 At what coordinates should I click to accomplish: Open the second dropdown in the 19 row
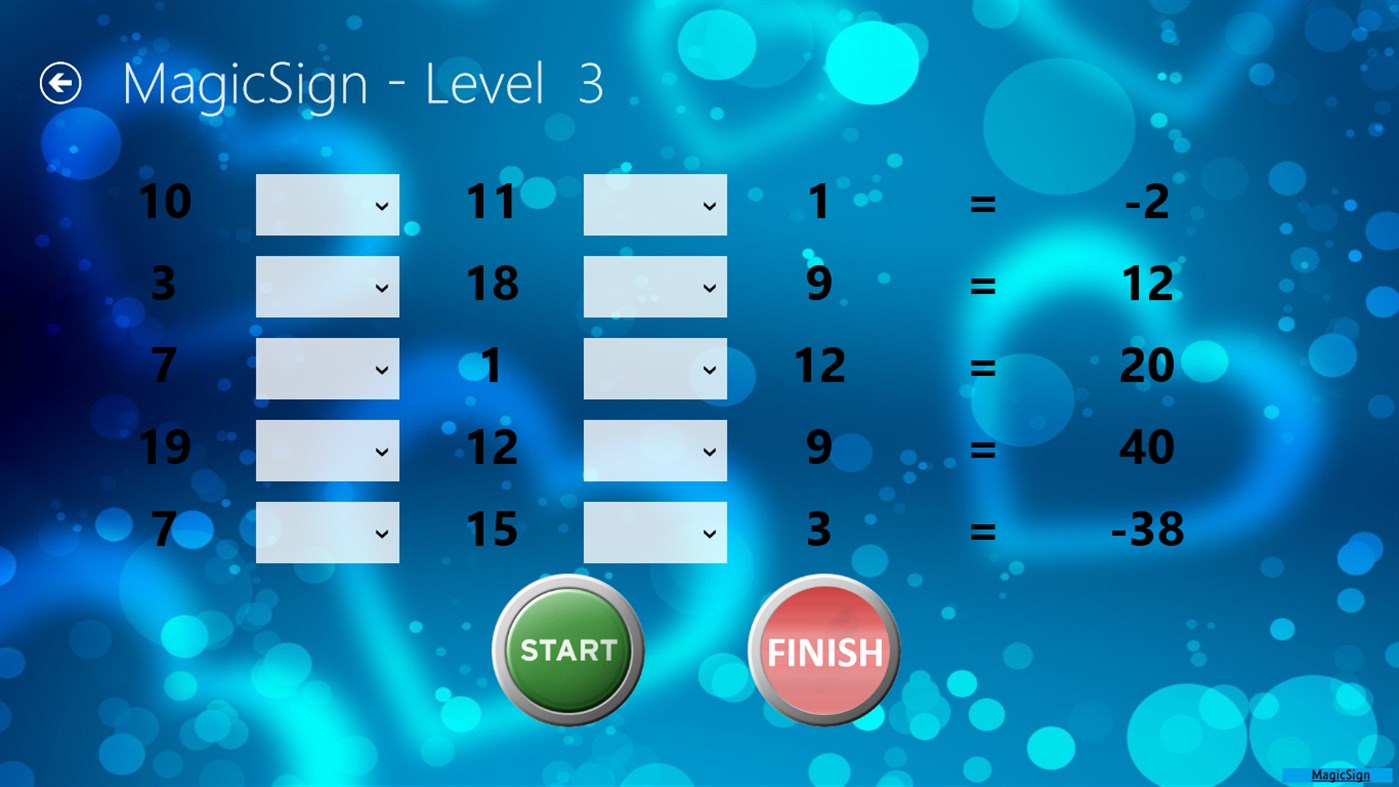(x=655, y=450)
